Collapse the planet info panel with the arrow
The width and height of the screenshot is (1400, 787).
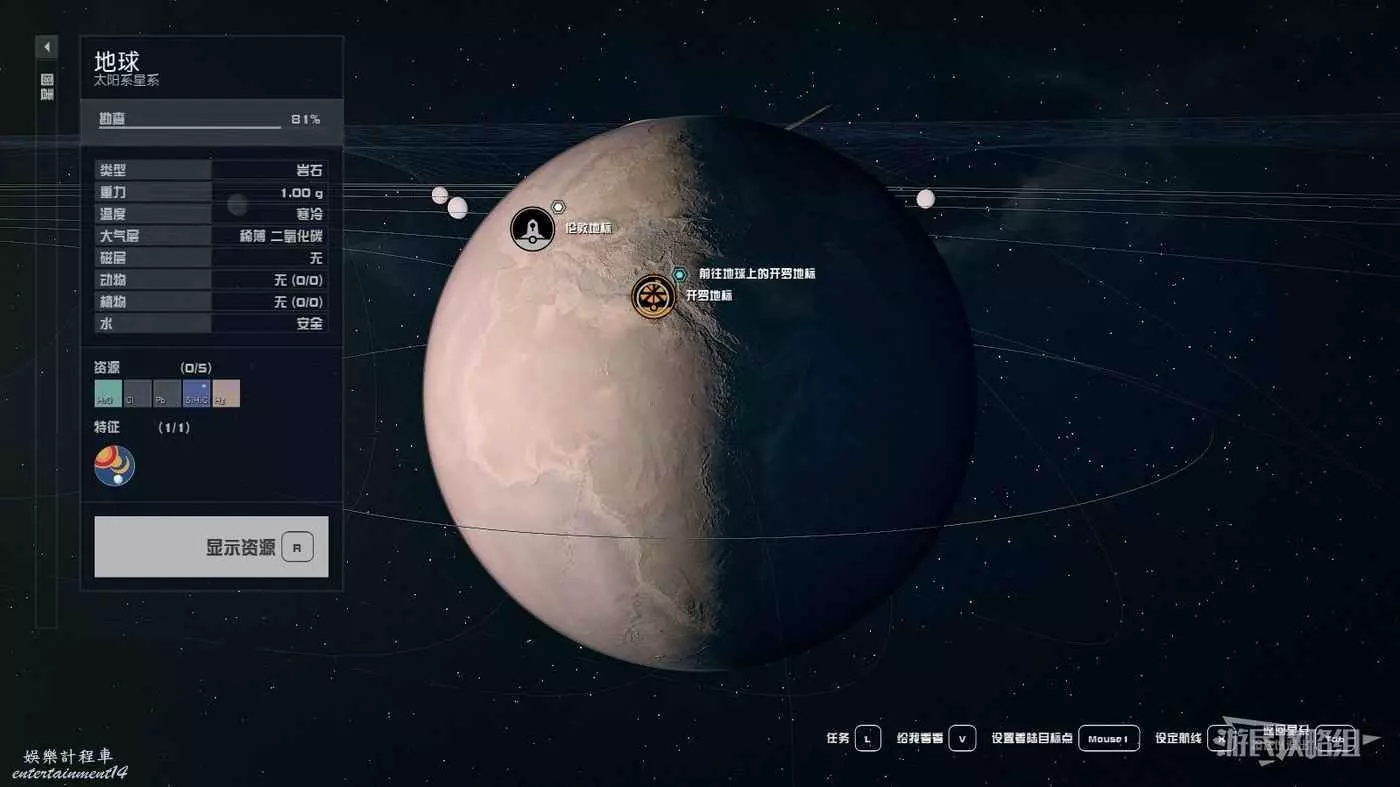pyautogui.click(x=47, y=47)
